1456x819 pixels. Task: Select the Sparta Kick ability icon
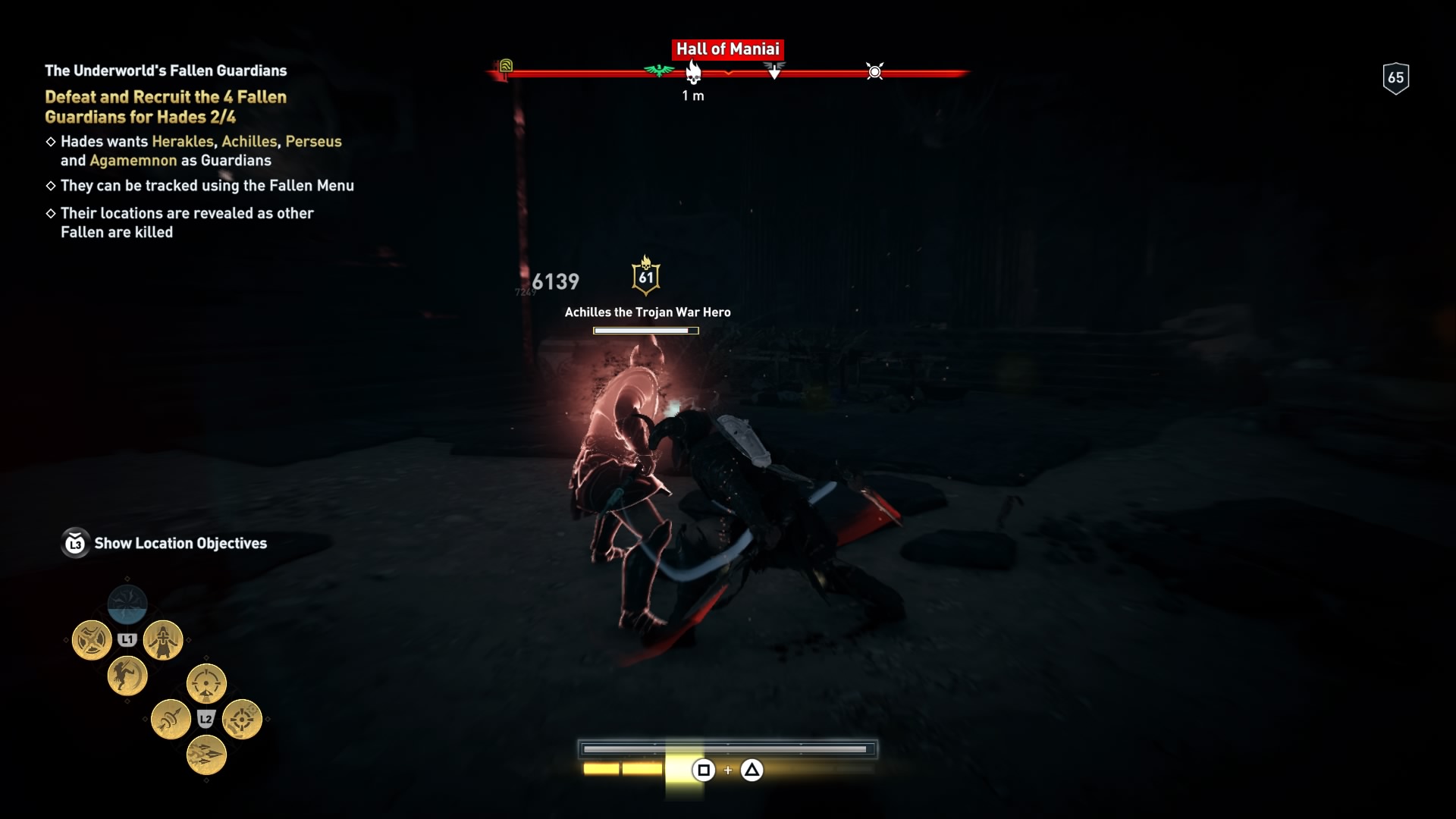[x=127, y=677]
